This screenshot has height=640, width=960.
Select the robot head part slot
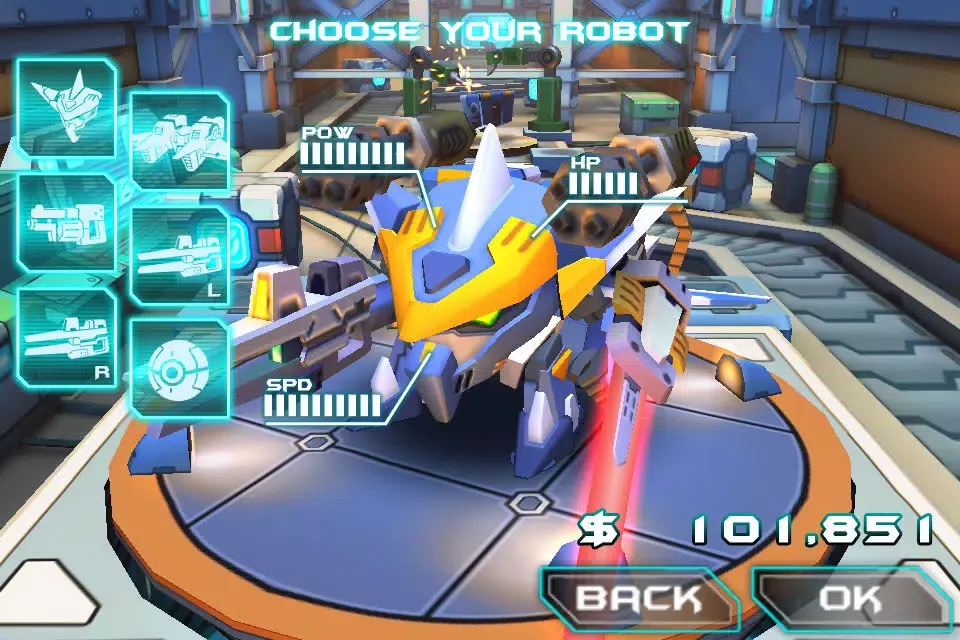point(65,108)
